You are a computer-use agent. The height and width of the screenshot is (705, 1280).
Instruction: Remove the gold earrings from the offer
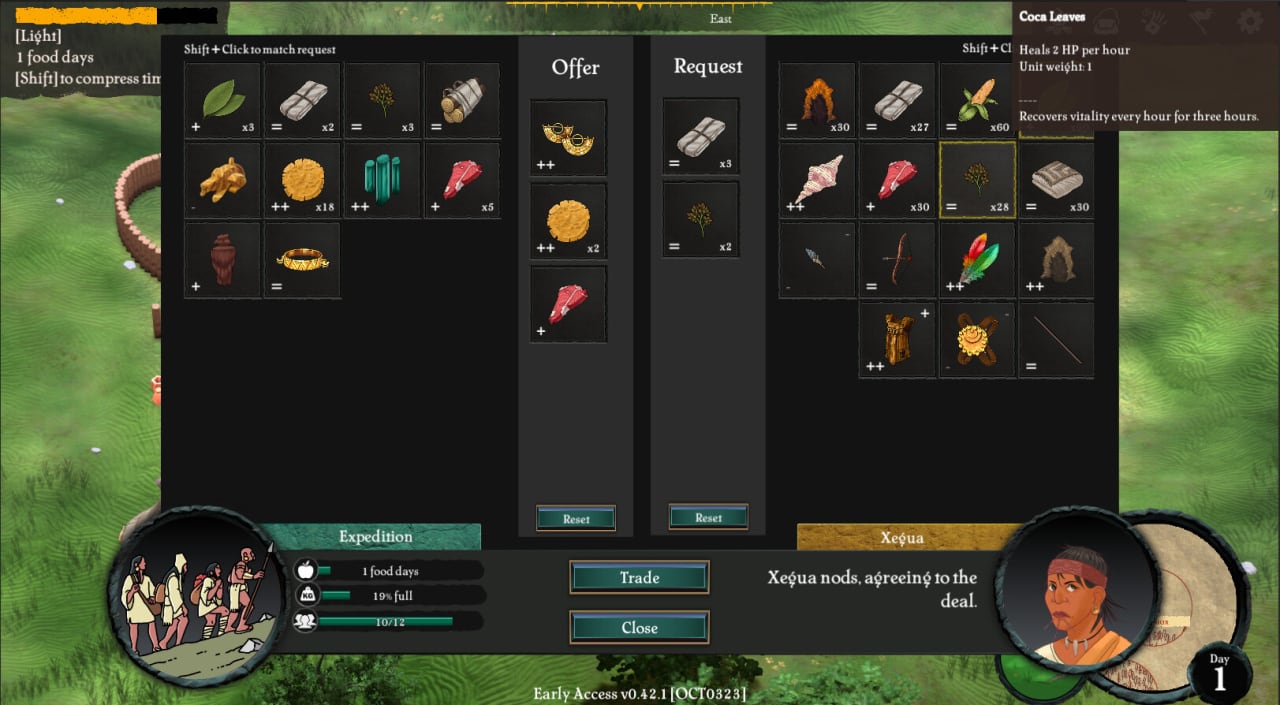[x=568, y=138]
